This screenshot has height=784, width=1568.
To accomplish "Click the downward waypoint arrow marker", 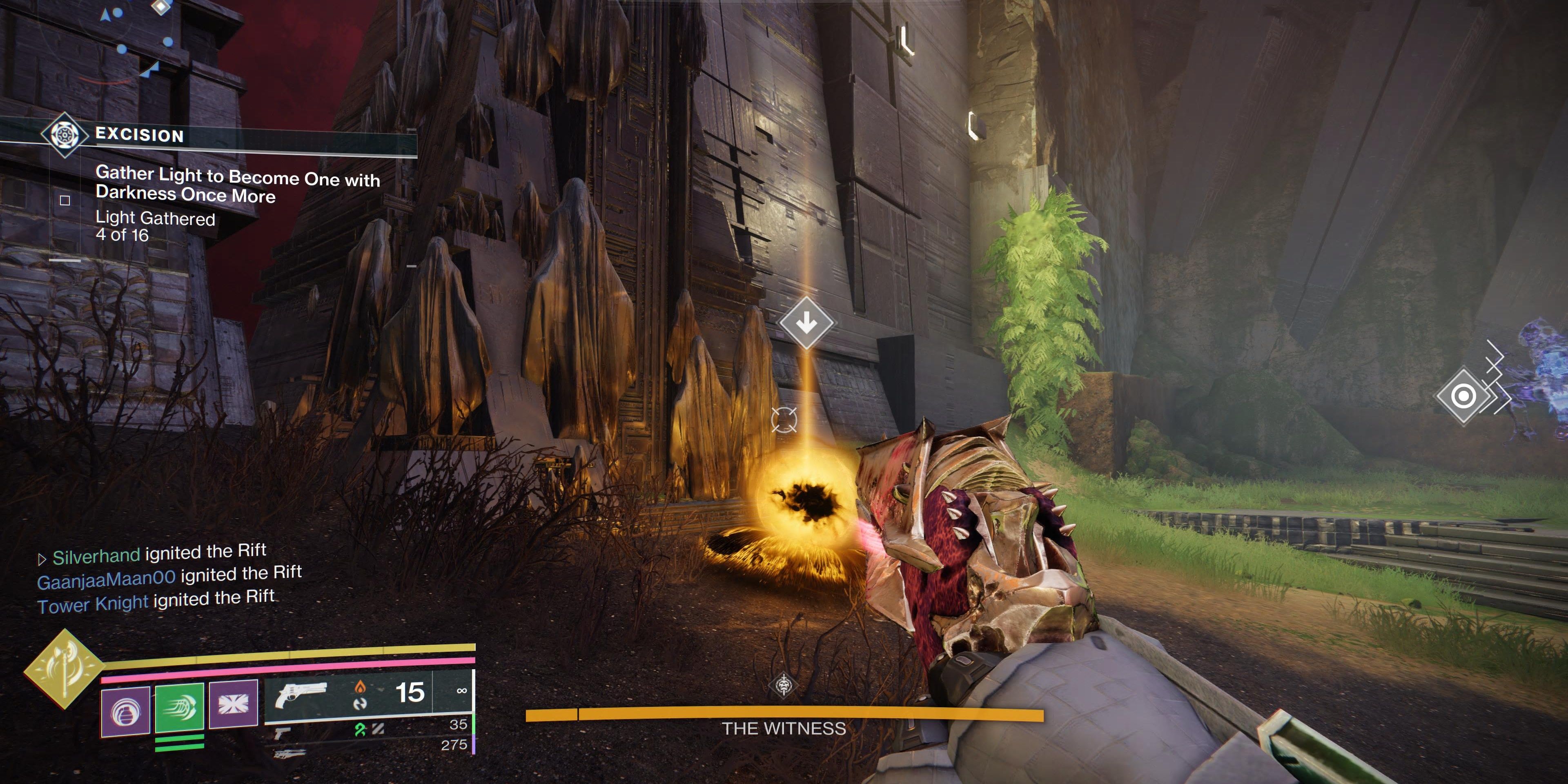I will point(808,323).
